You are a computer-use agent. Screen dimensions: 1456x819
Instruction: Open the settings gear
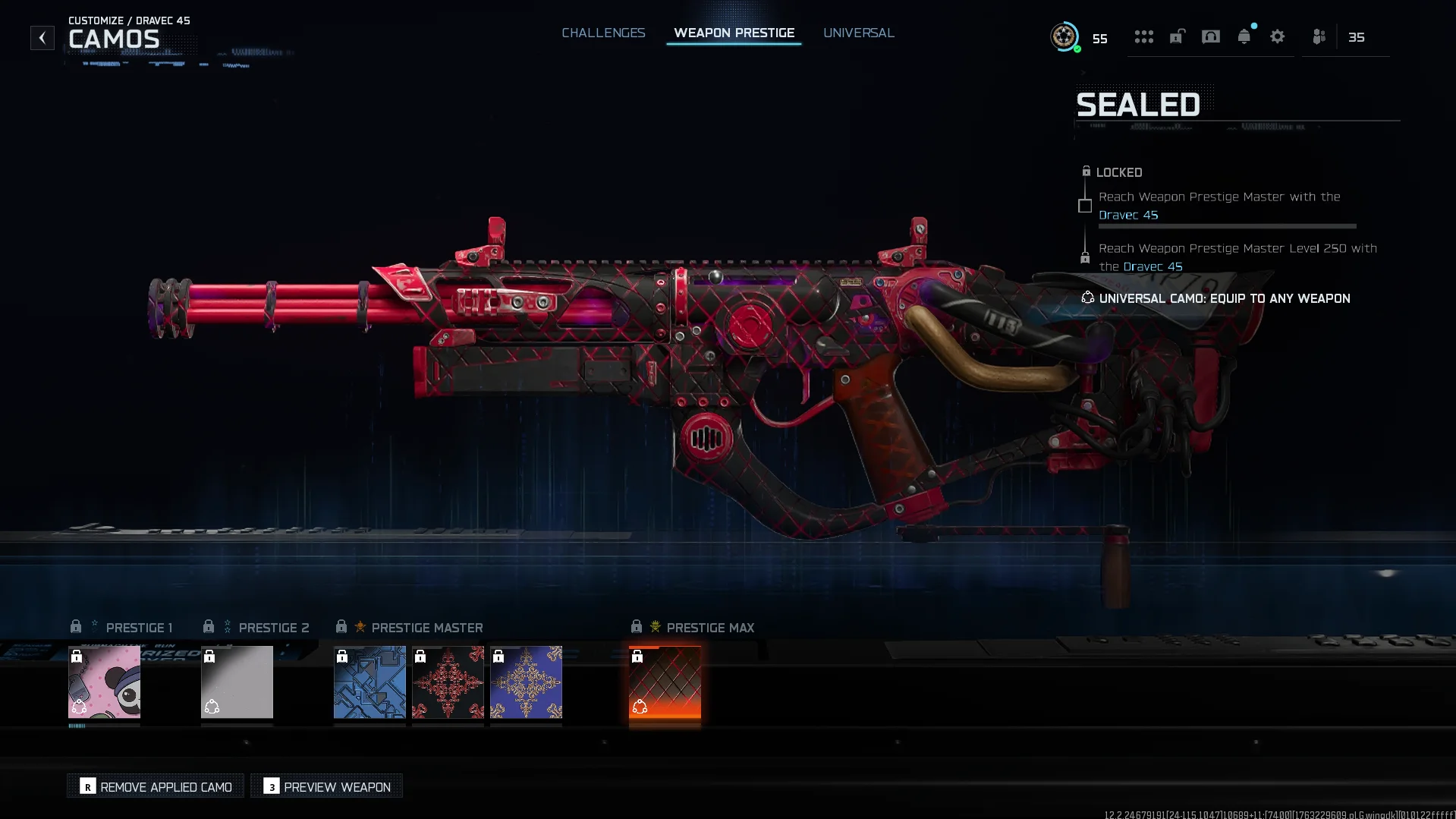[x=1277, y=36]
